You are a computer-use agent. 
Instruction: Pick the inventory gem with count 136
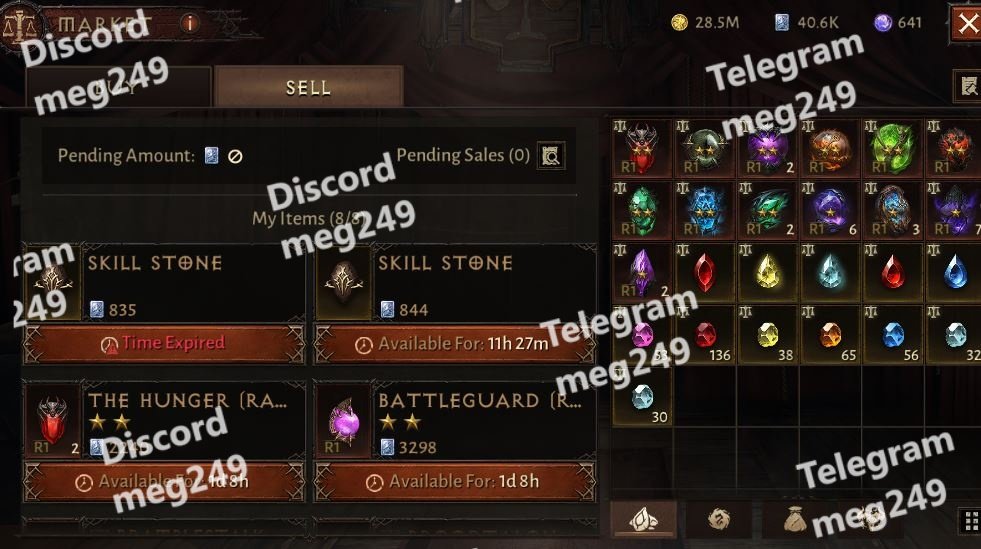[705, 335]
